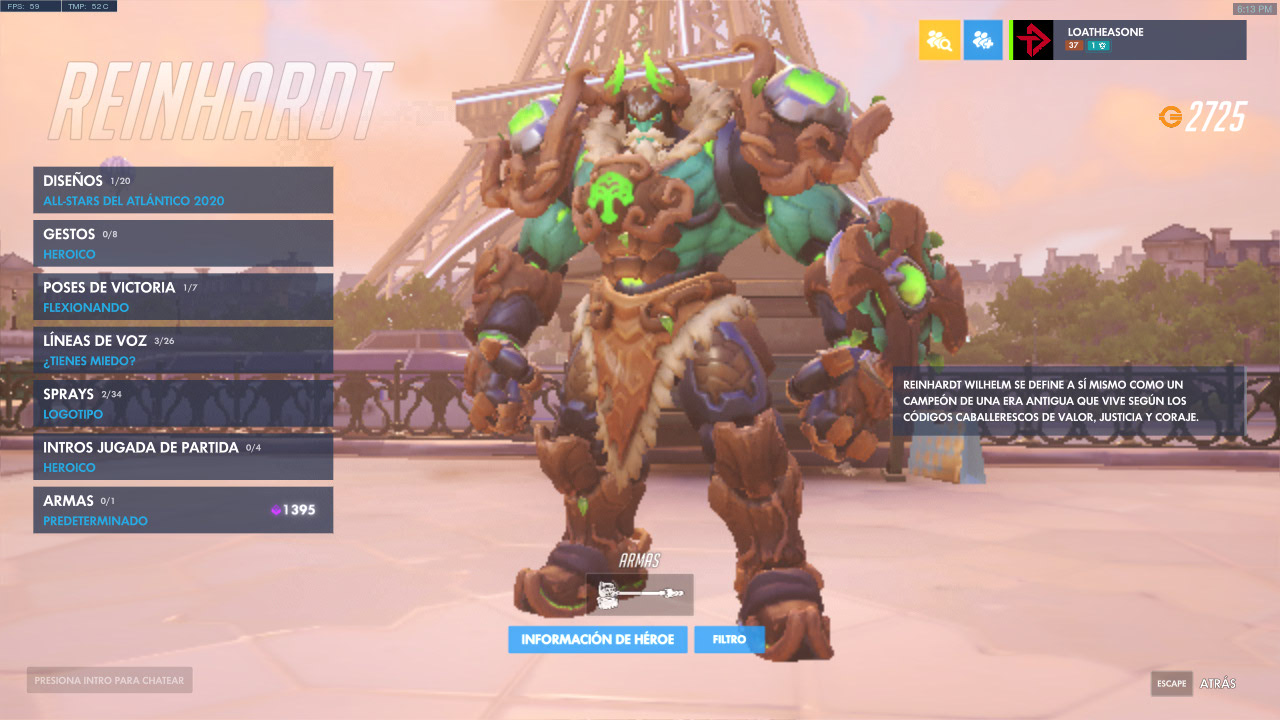The image size is (1280, 720).
Task: Open the Find Group social icon
Action: 939,40
